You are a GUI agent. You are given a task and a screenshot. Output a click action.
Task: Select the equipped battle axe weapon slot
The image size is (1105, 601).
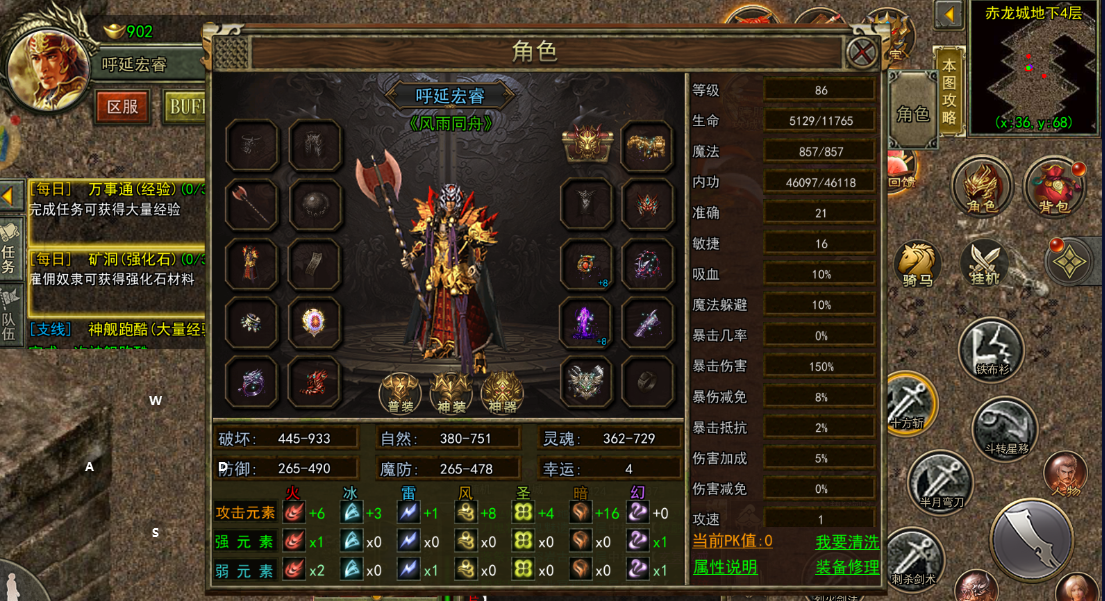251,205
